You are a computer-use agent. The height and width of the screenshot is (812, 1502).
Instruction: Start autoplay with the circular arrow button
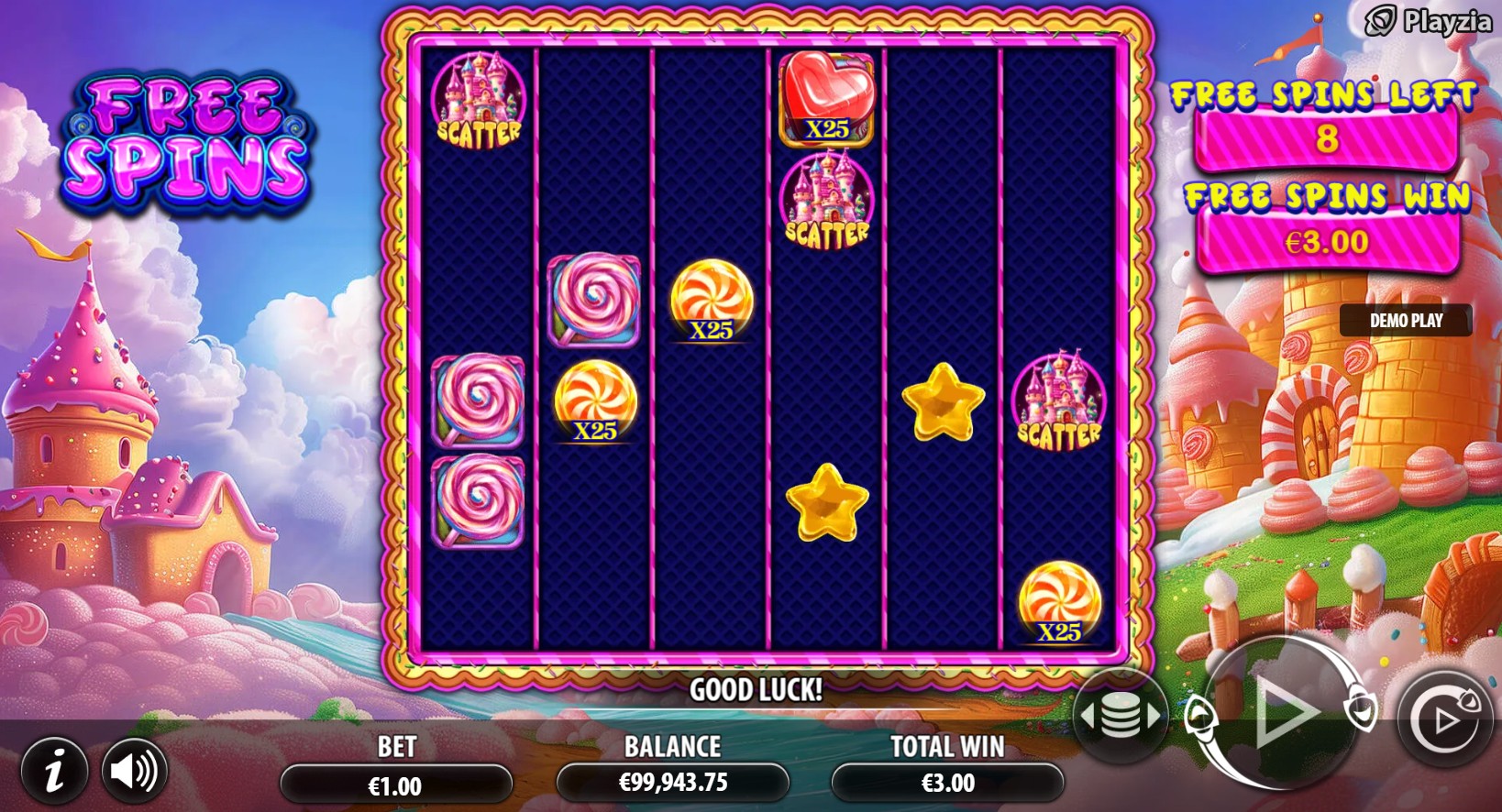tap(1446, 719)
